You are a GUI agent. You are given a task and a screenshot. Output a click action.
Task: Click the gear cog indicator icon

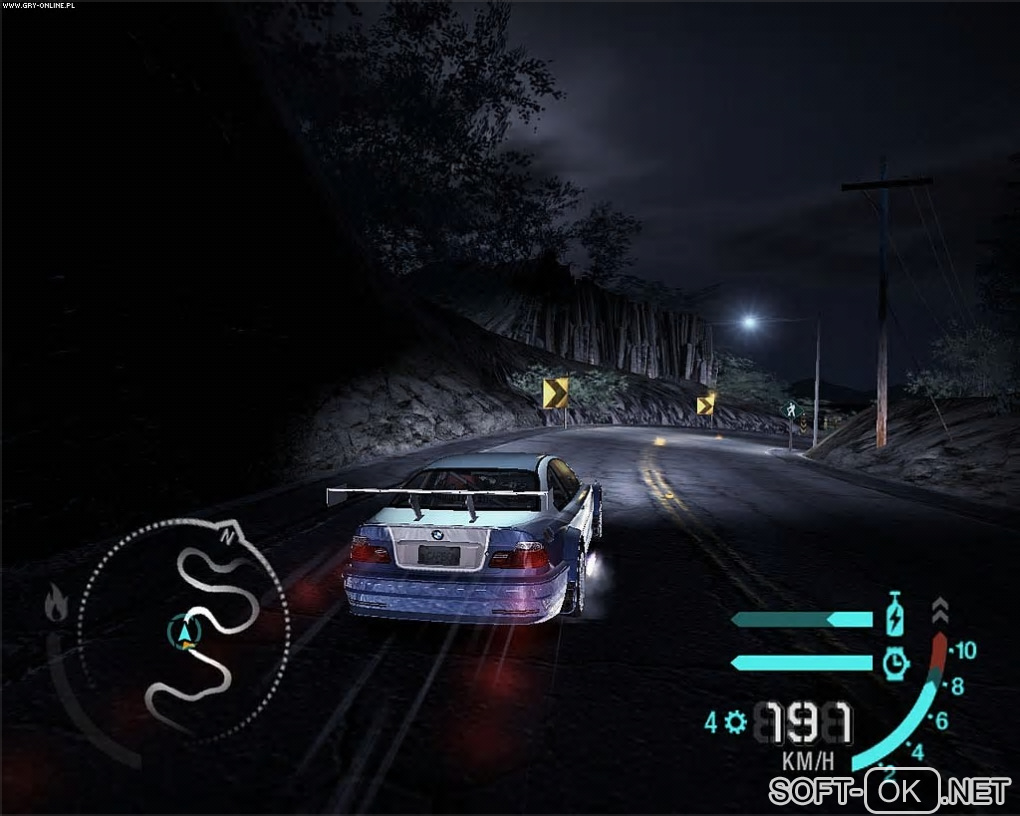[737, 721]
